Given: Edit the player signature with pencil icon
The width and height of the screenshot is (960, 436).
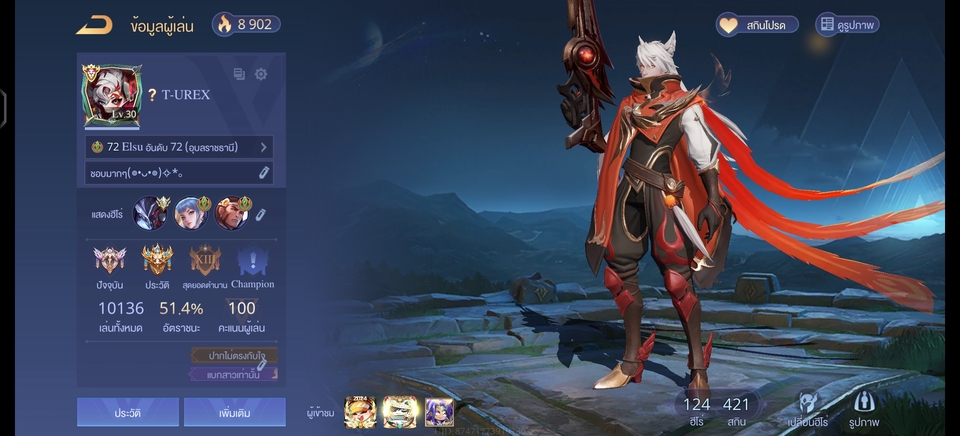Looking at the screenshot, I should pyautogui.click(x=264, y=173).
